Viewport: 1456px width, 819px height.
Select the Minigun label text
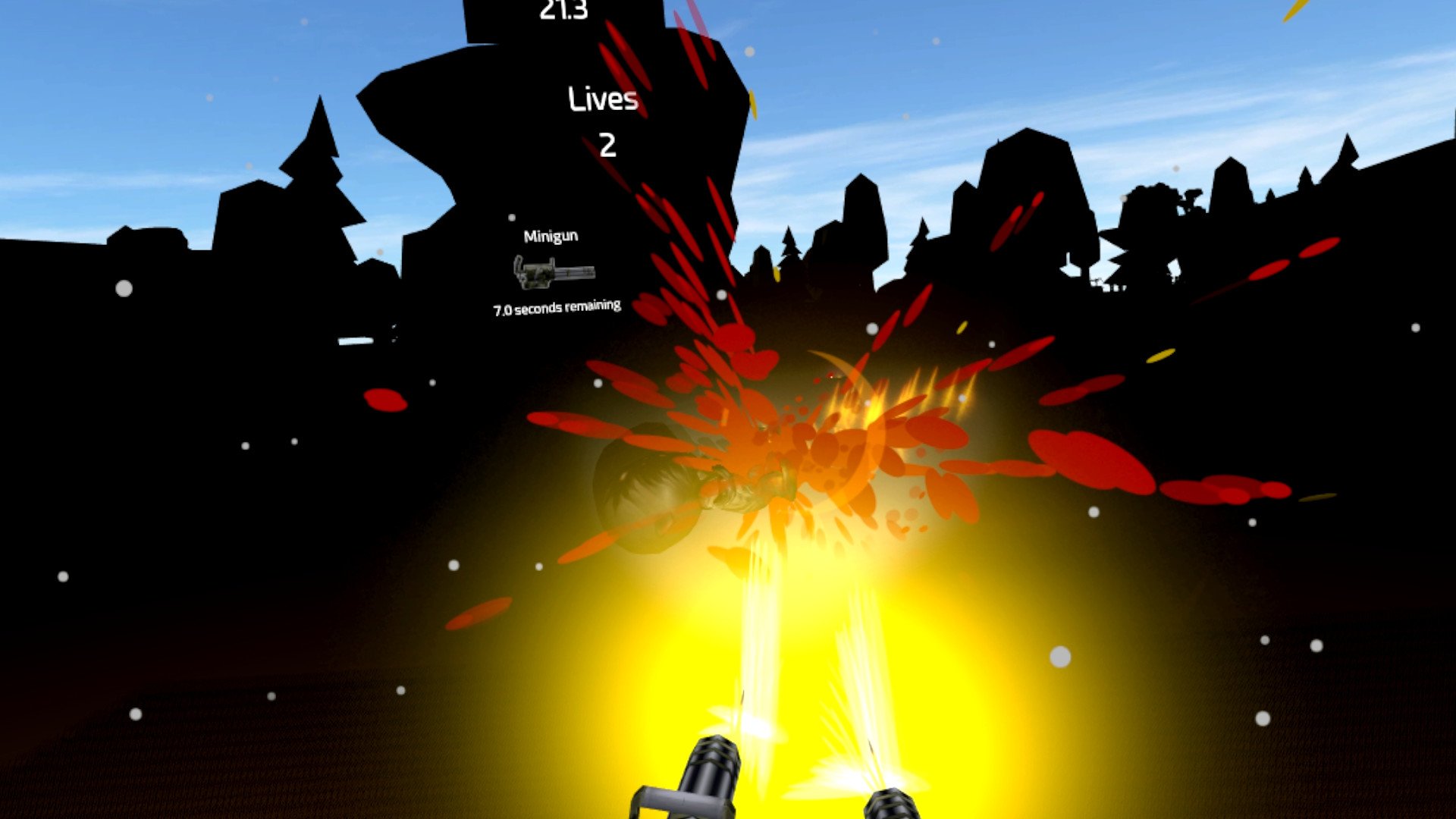click(x=551, y=236)
